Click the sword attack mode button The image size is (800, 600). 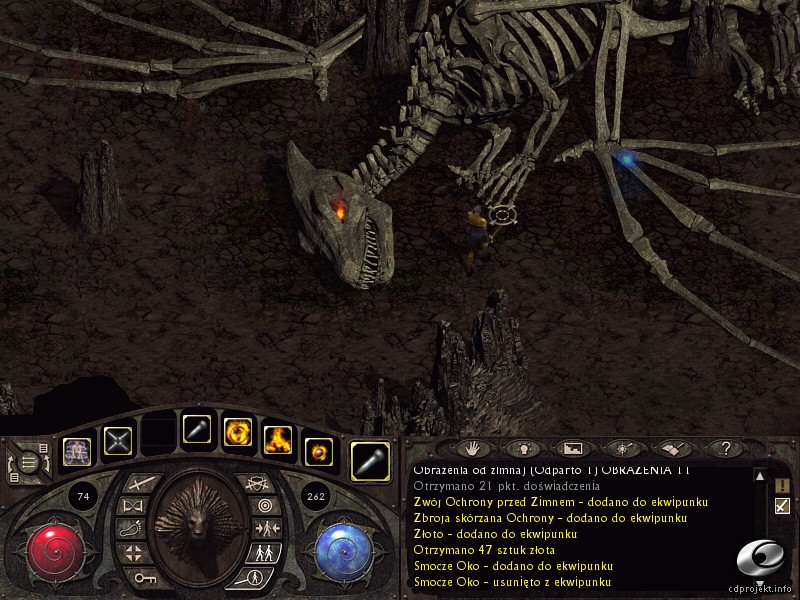[x=137, y=484]
